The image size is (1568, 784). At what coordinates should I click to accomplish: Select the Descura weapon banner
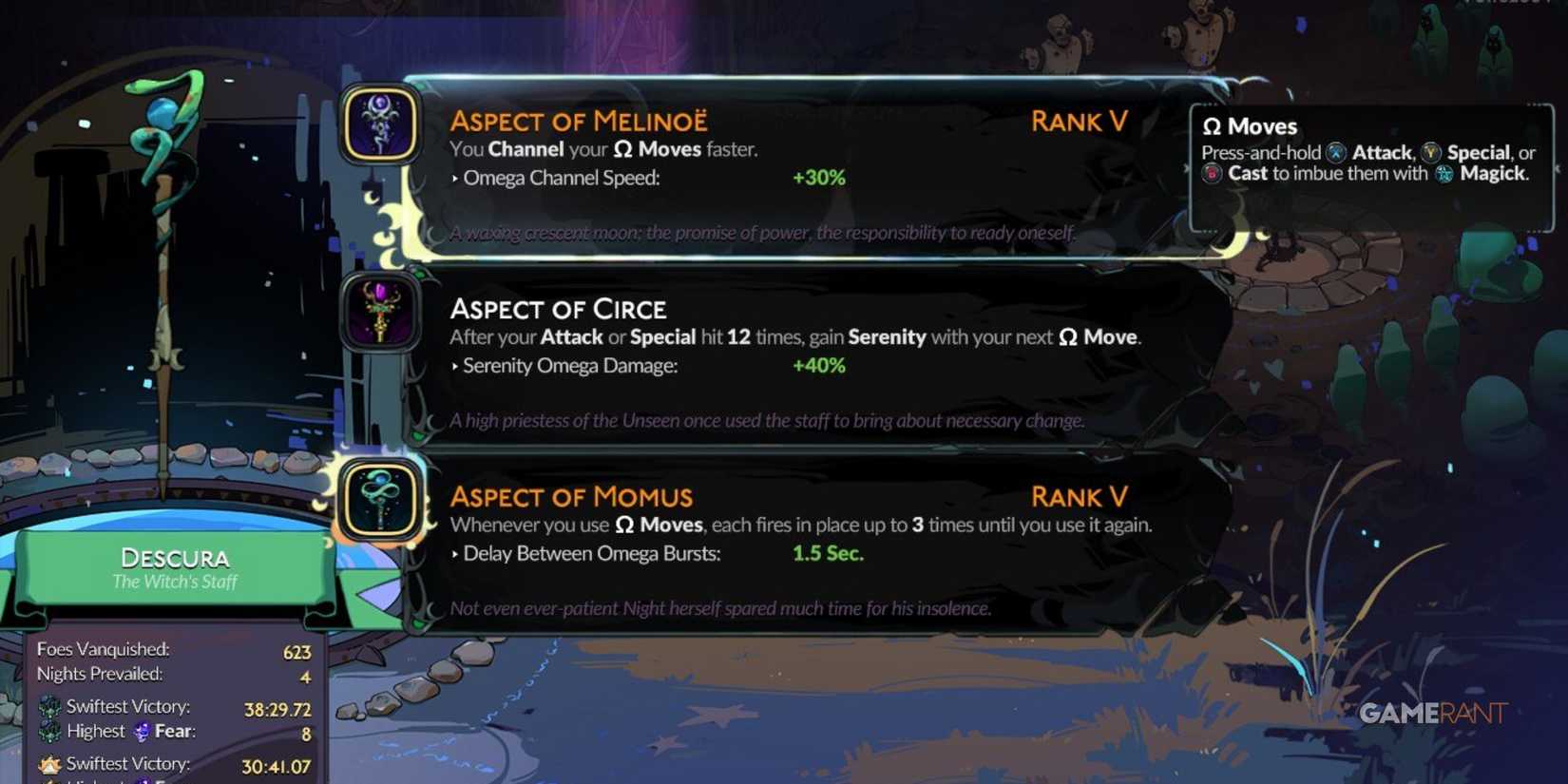174,568
